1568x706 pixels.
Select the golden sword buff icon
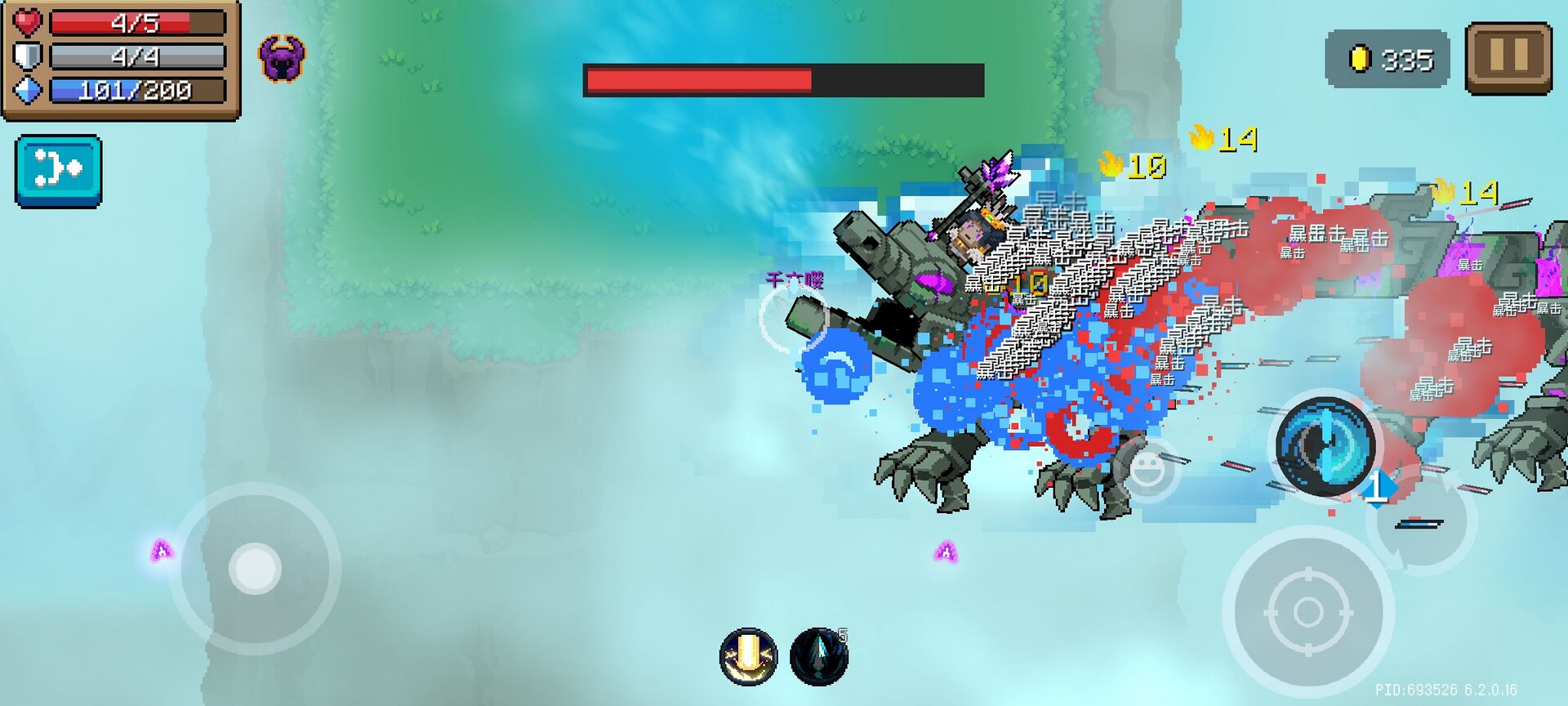click(x=748, y=655)
